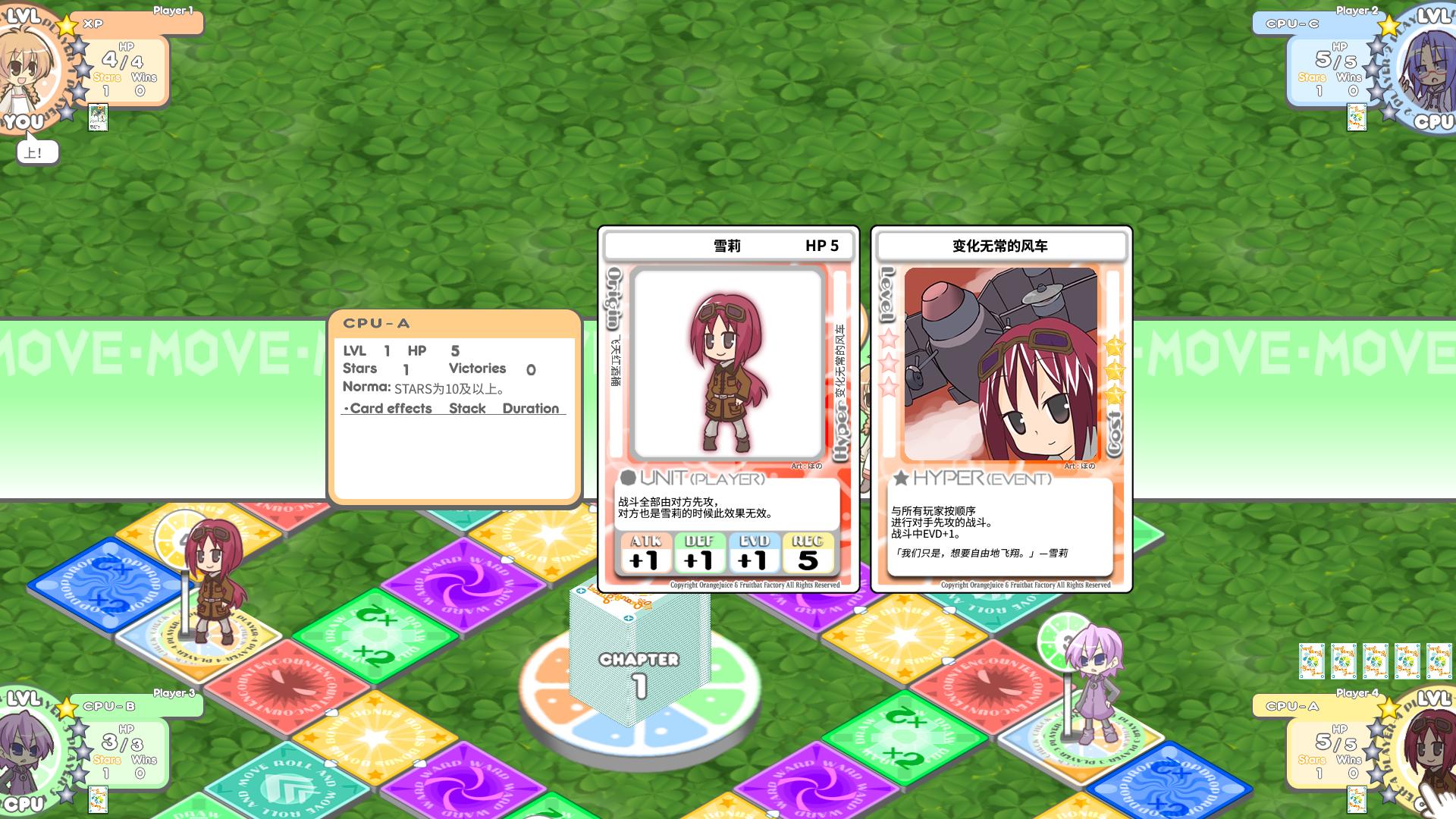Select the CPU-B player portrait
The width and height of the screenshot is (1456, 819).
click(x=27, y=747)
